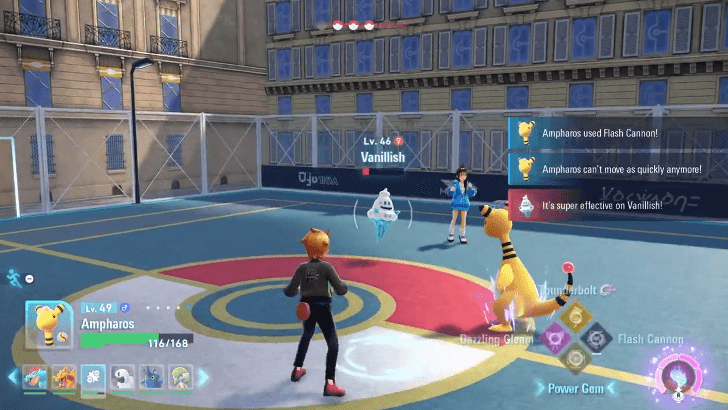Switch to Heracross in the party bar
728x410 pixels.
click(x=150, y=377)
